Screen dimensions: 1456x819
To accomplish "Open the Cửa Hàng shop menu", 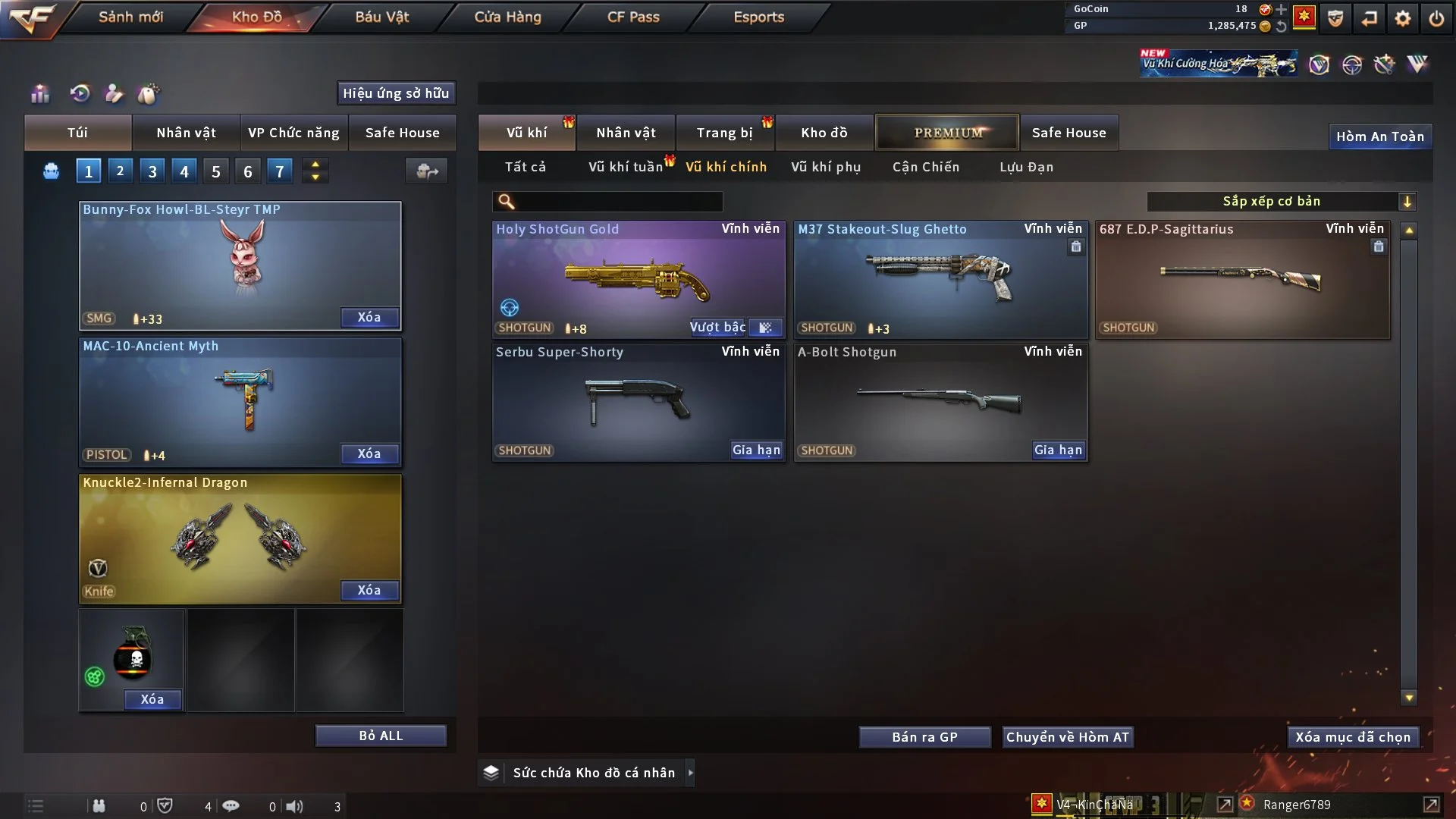I will point(507,17).
